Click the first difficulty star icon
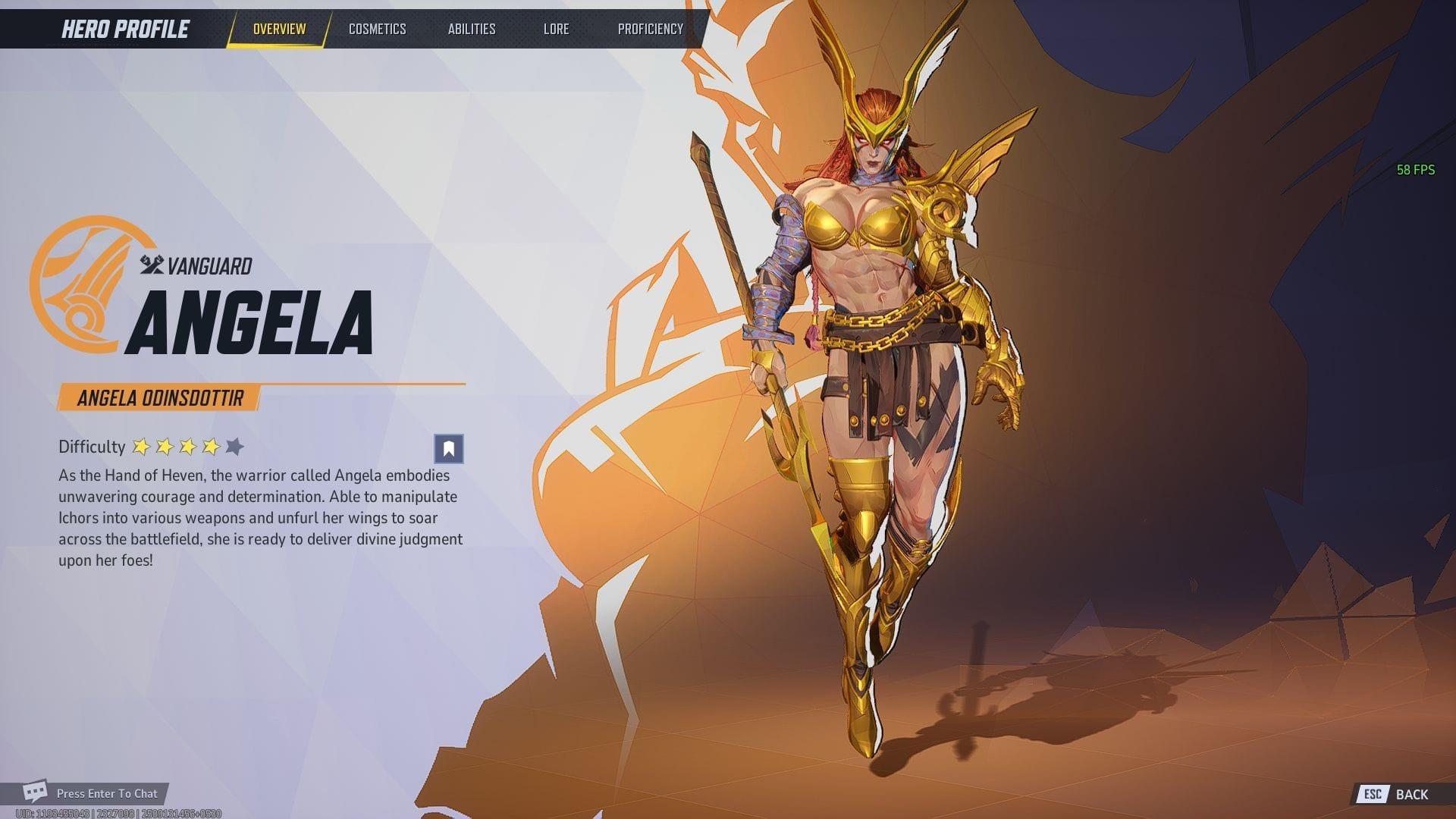The image size is (1456, 819). click(140, 447)
